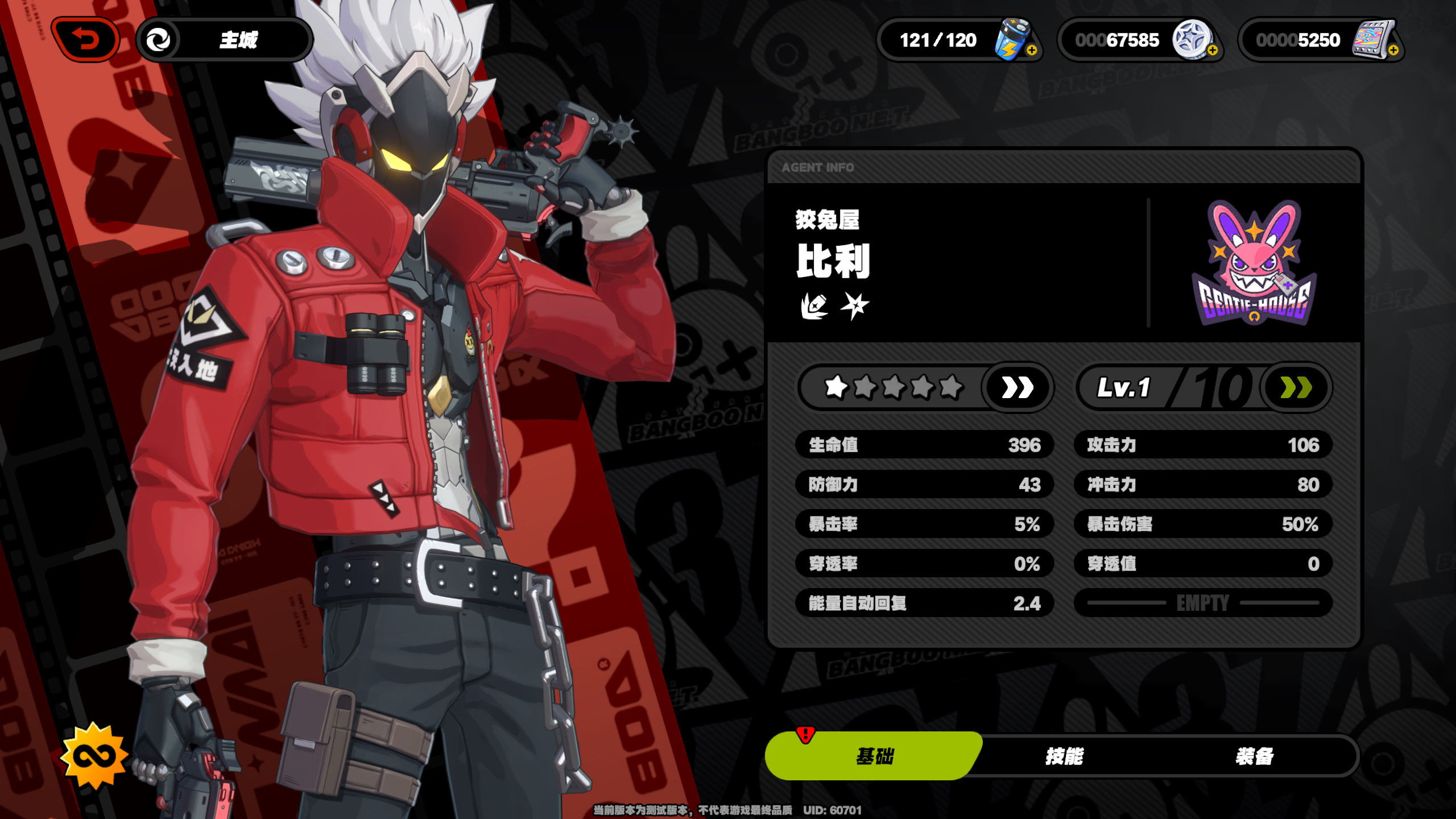Viewport: 1456px width, 819px height.
Task: Add more silver coin currency
Action: pyautogui.click(x=1212, y=51)
